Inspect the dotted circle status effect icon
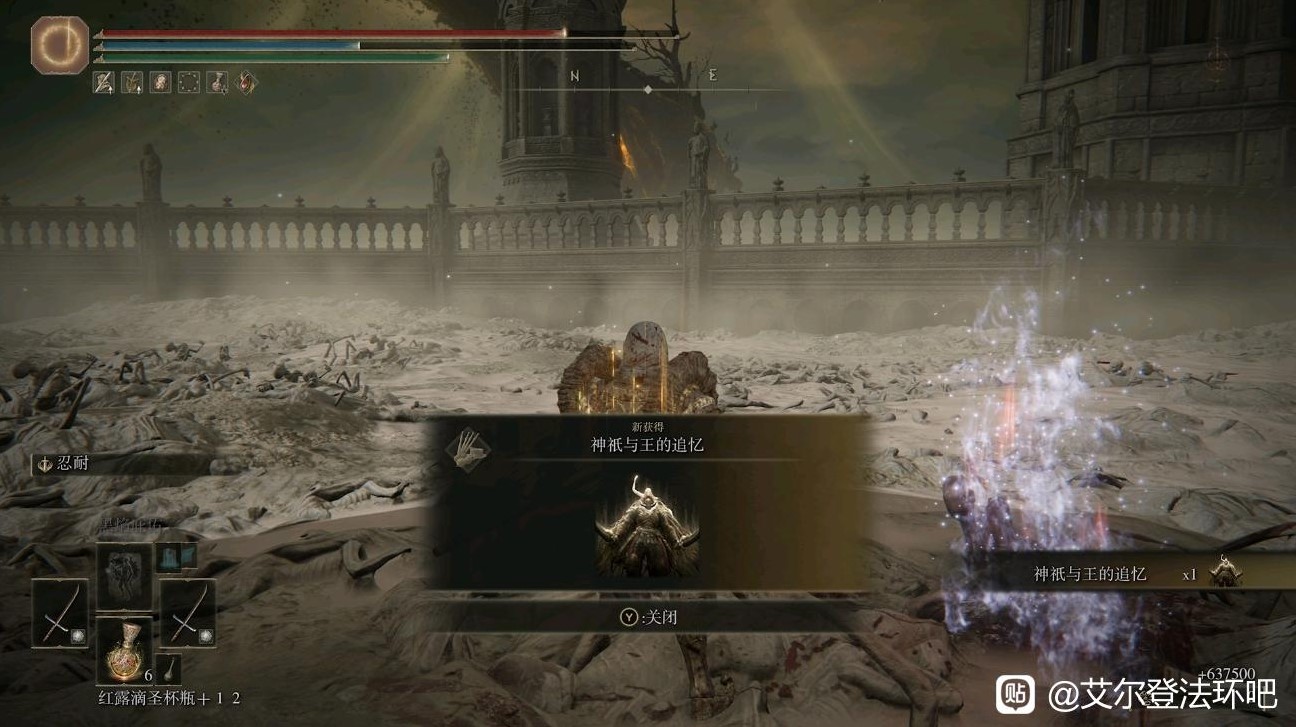The width and height of the screenshot is (1296, 727). [188, 82]
